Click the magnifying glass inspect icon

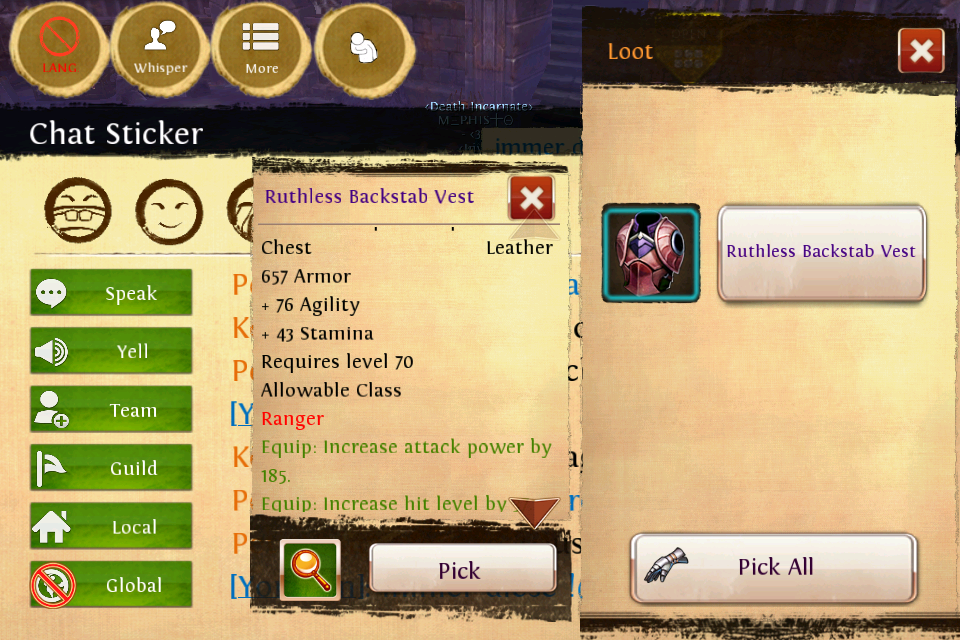(x=310, y=569)
